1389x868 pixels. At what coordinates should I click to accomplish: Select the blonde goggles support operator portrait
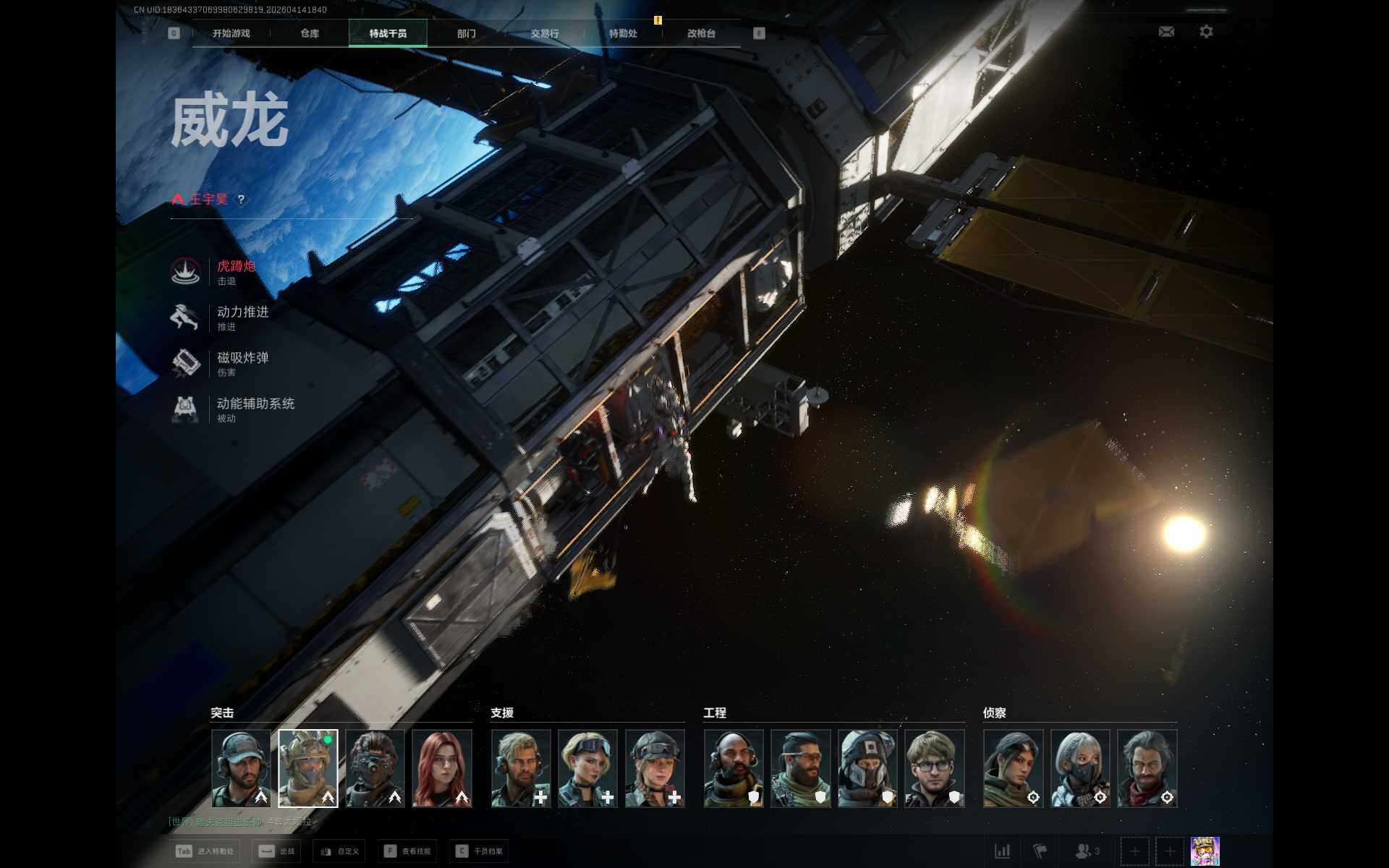click(x=587, y=767)
